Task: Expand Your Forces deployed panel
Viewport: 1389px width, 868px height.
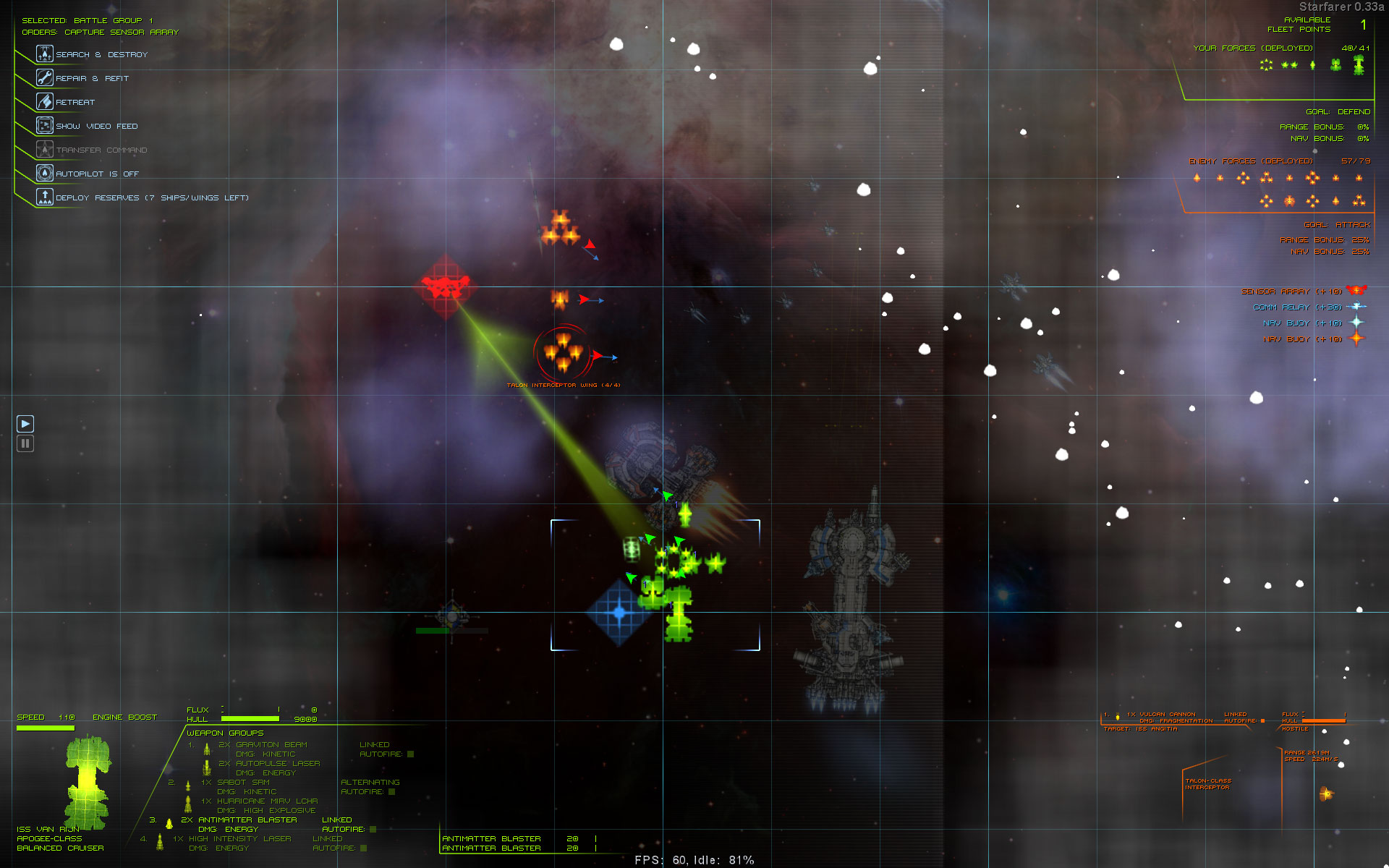Action: (x=1253, y=48)
